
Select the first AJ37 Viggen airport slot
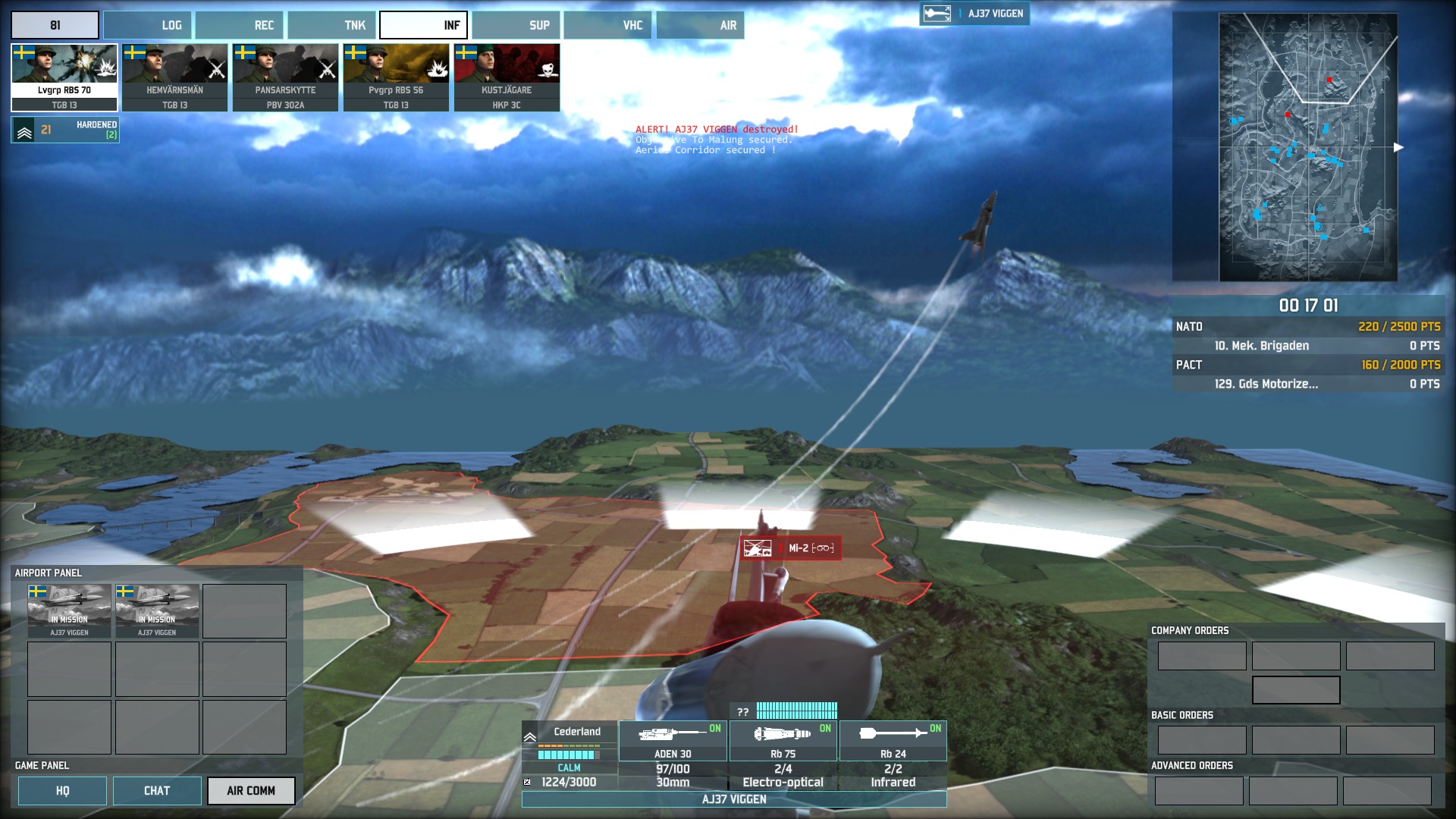click(x=70, y=610)
